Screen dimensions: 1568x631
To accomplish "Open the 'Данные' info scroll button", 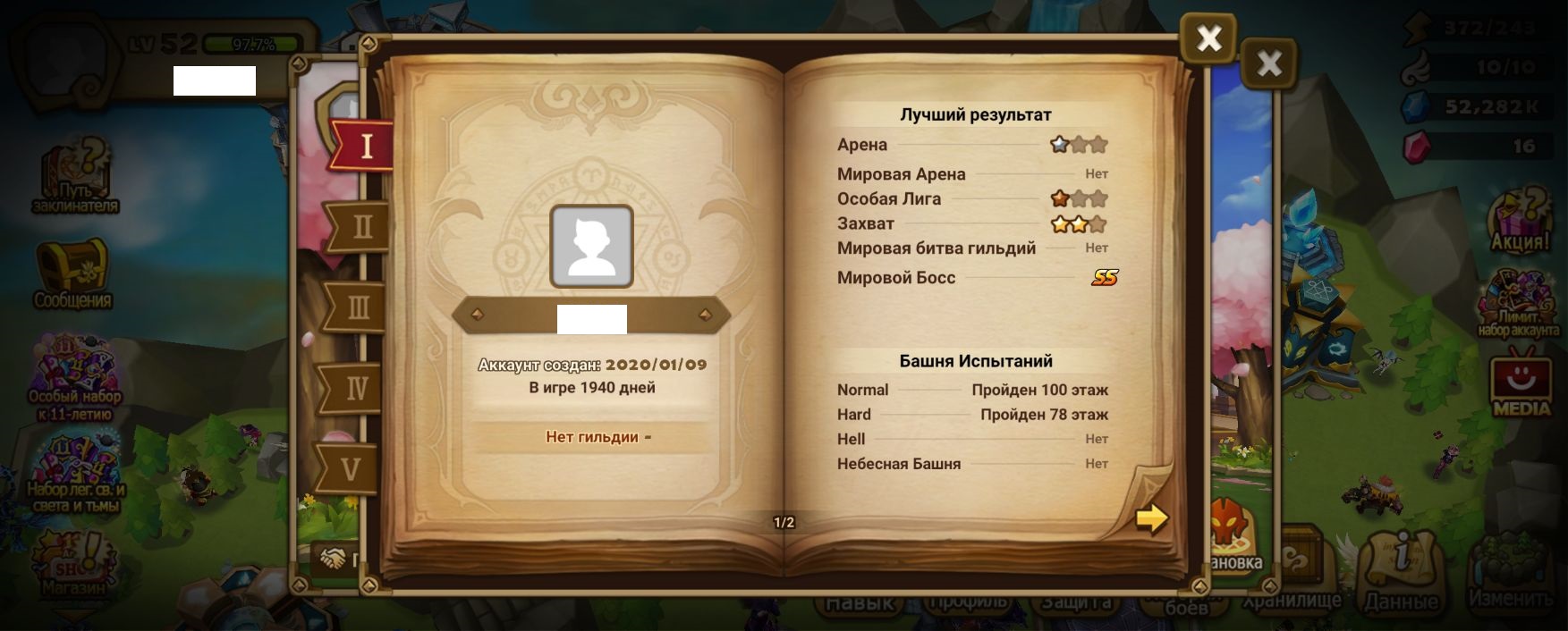I will coord(1401,572).
